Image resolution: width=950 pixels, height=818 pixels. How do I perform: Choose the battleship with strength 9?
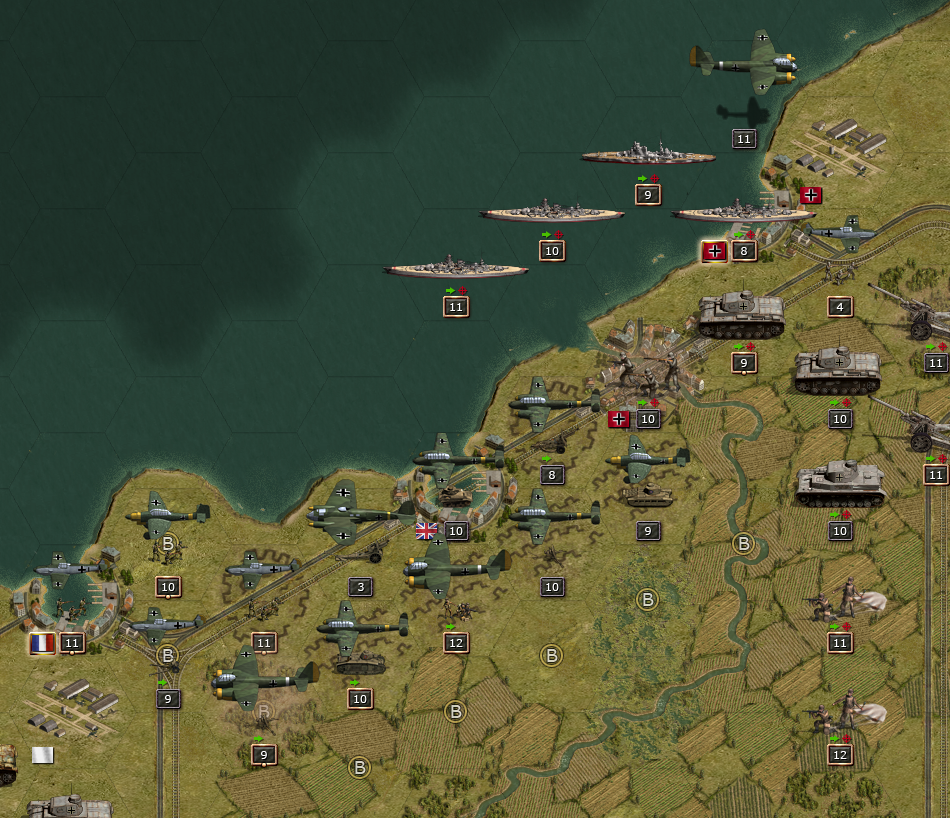click(x=648, y=155)
